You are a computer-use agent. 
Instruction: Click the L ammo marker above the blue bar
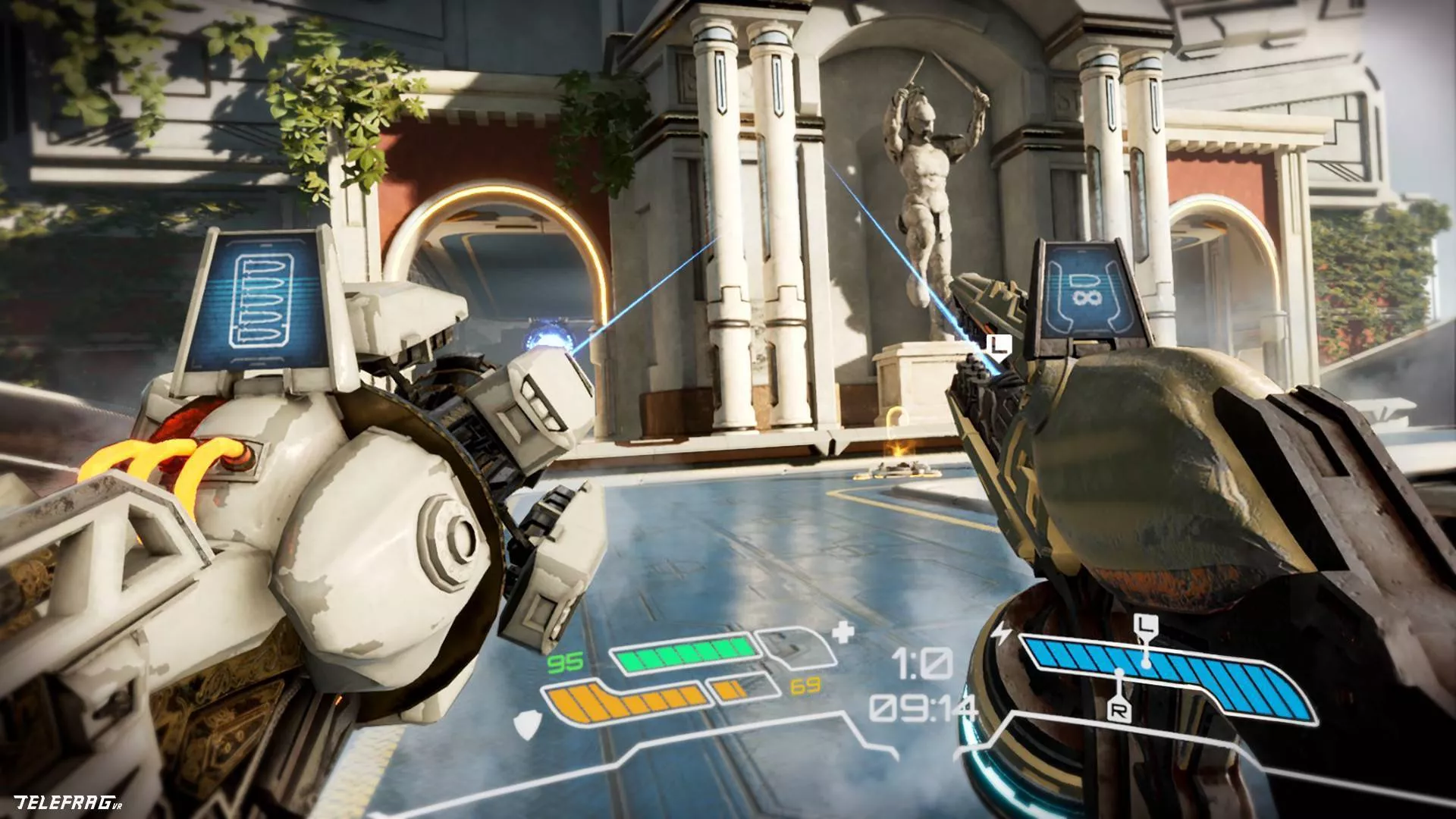coord(1147,623)
